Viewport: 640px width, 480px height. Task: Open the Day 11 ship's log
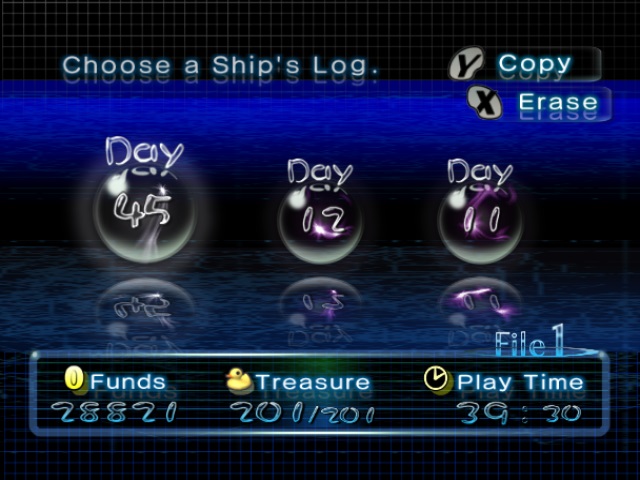click(480, 219)
